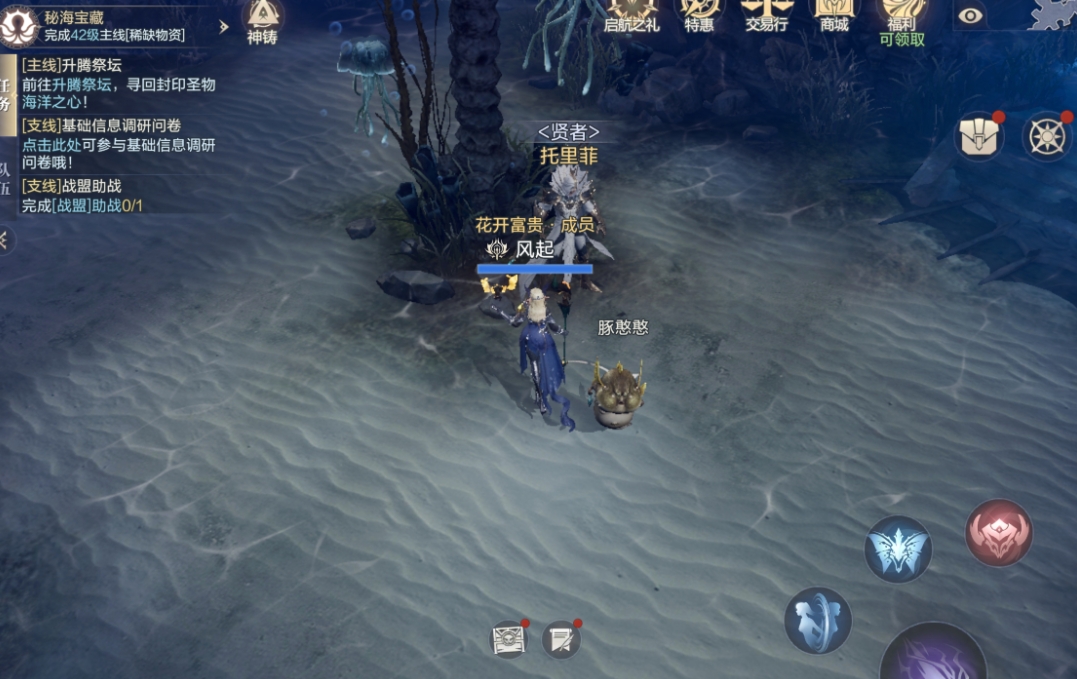Viewport: 1077px width, 679px height.
Task: Claim rewards from the 福利 icon
Action: pos(902,20)
